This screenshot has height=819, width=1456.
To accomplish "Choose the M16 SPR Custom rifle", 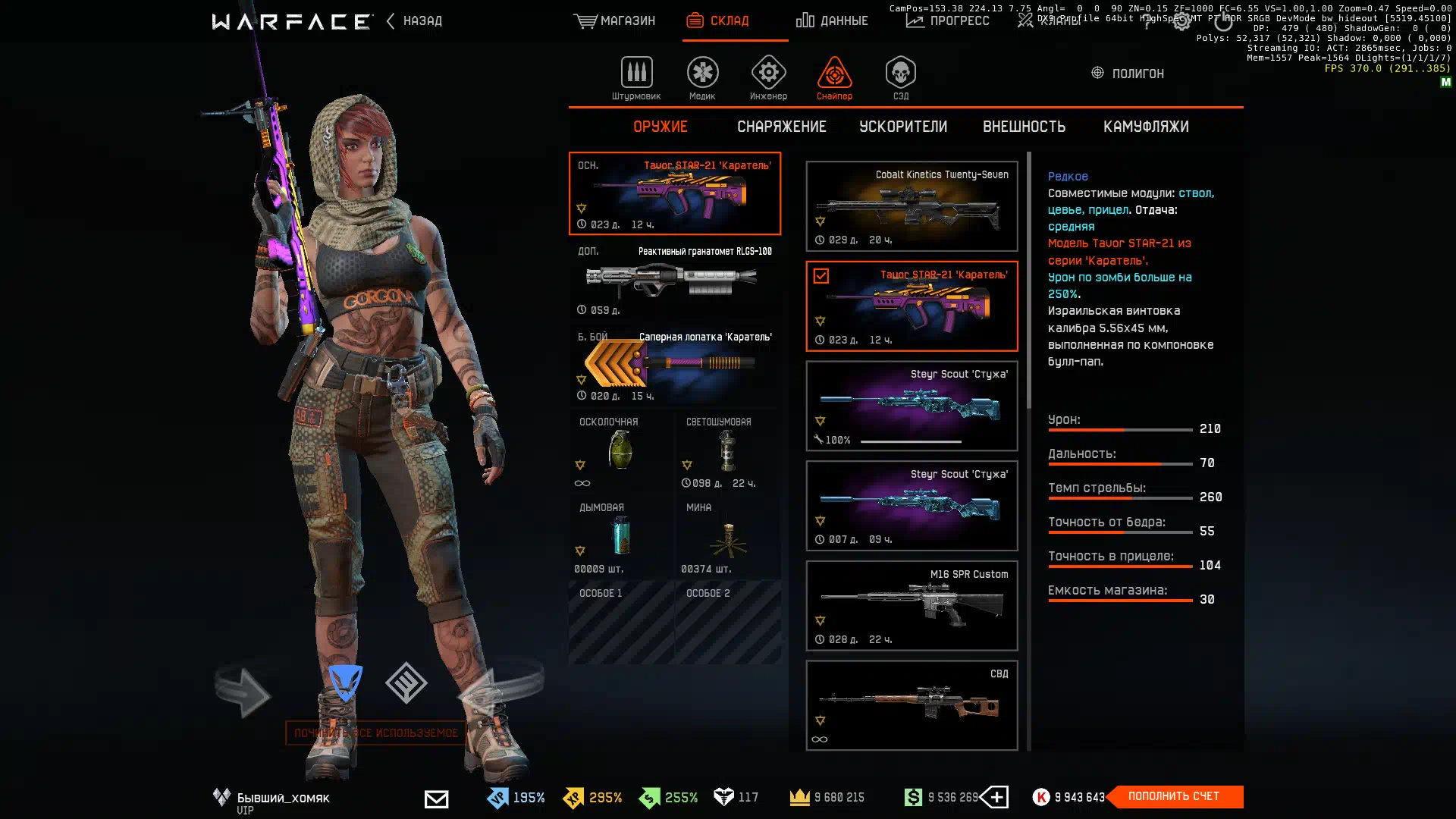I will click(x=912, y=606).
